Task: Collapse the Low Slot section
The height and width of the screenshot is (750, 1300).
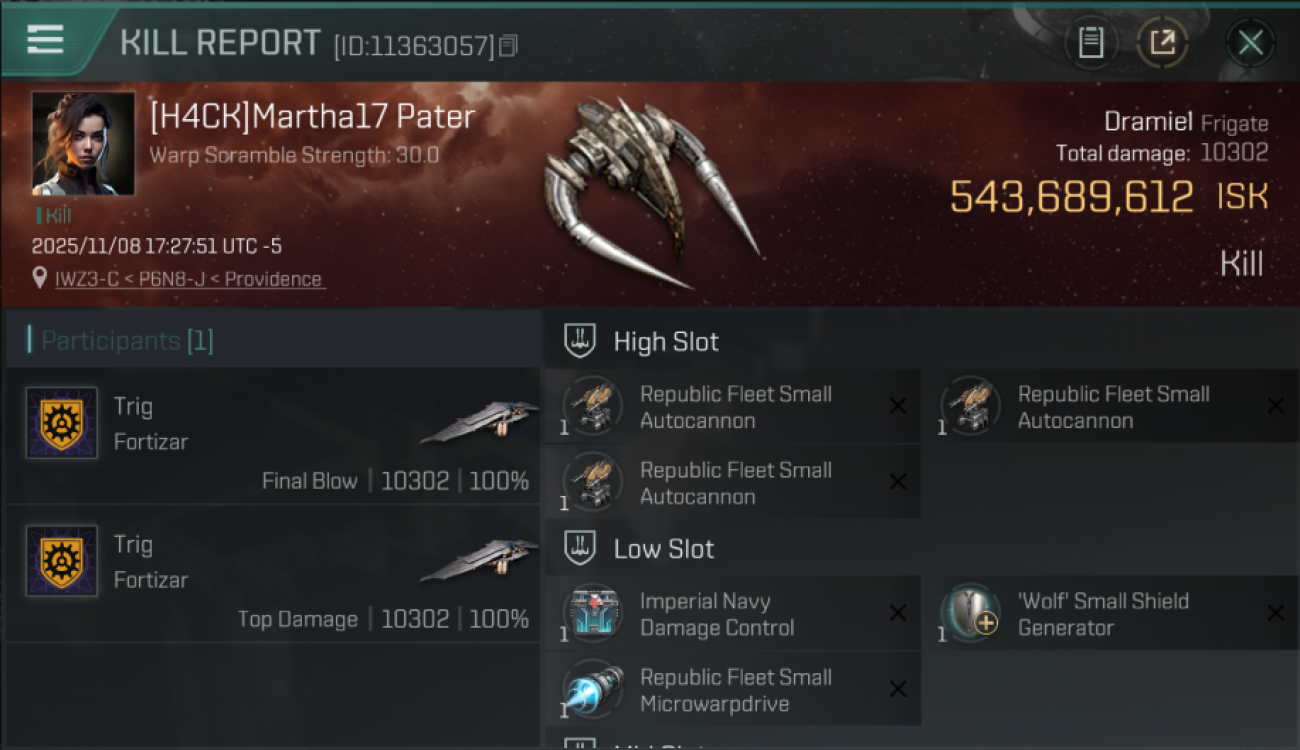Action: pyautogui.click(x=663, y=549)
